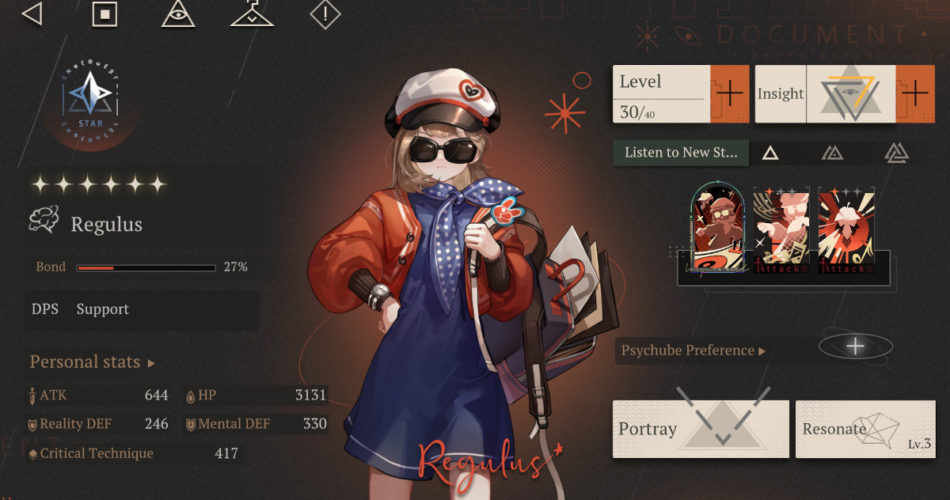Tap the orange plus beside Insight
This screenshot has width=950, height=500.
pyautogui.click(x=914, y=94)
